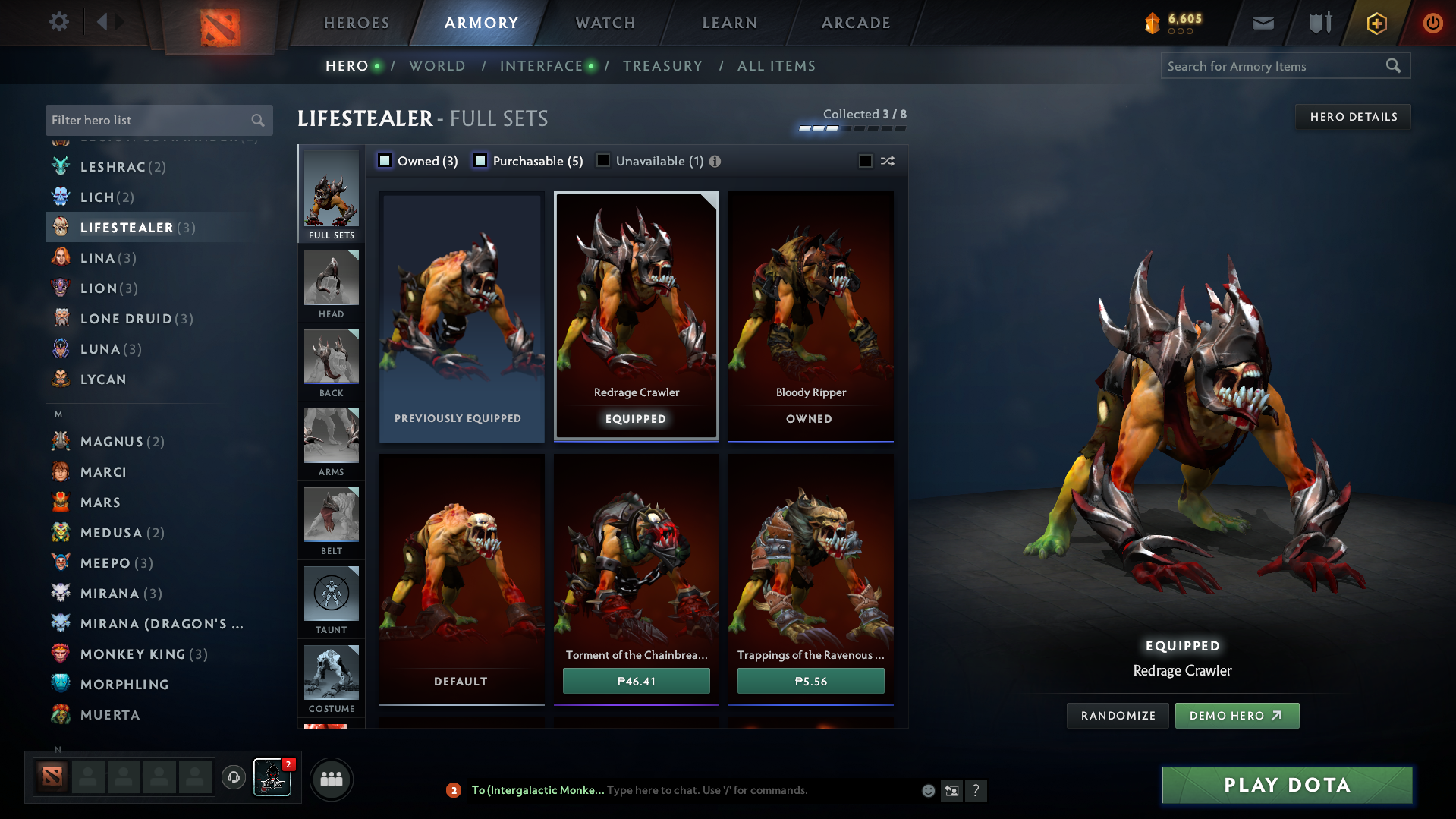
Task: Buy Torment of the Chainbreaker for 46.41
Action: [x=636, y=681]
